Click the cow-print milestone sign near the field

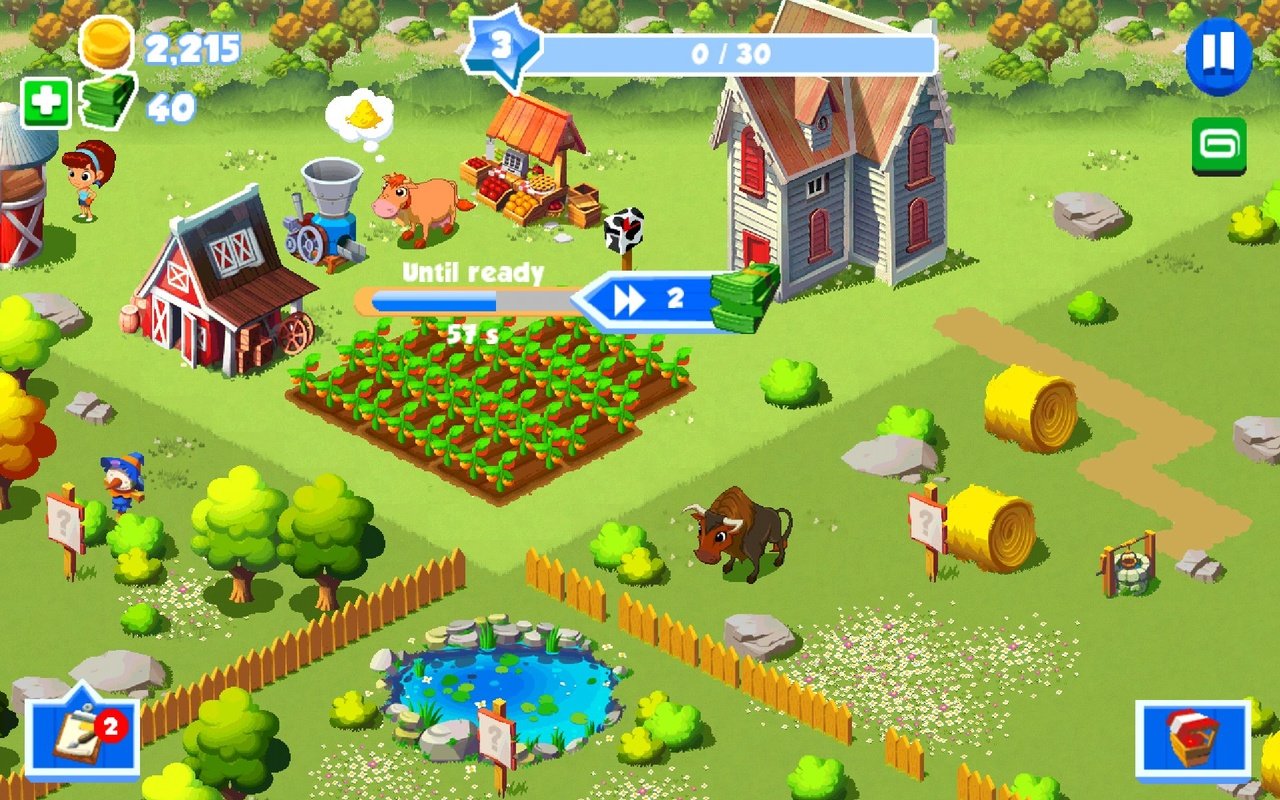625,228
